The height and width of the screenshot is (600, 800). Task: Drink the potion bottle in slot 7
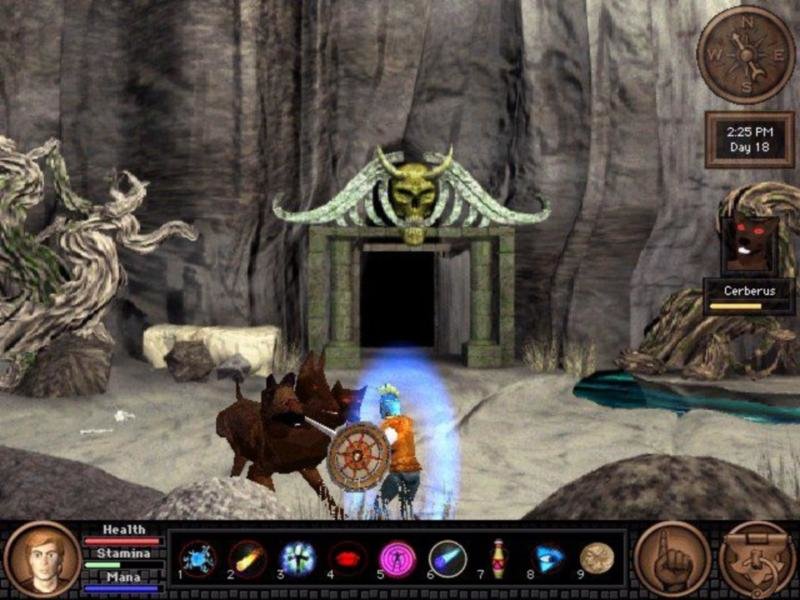497,558
